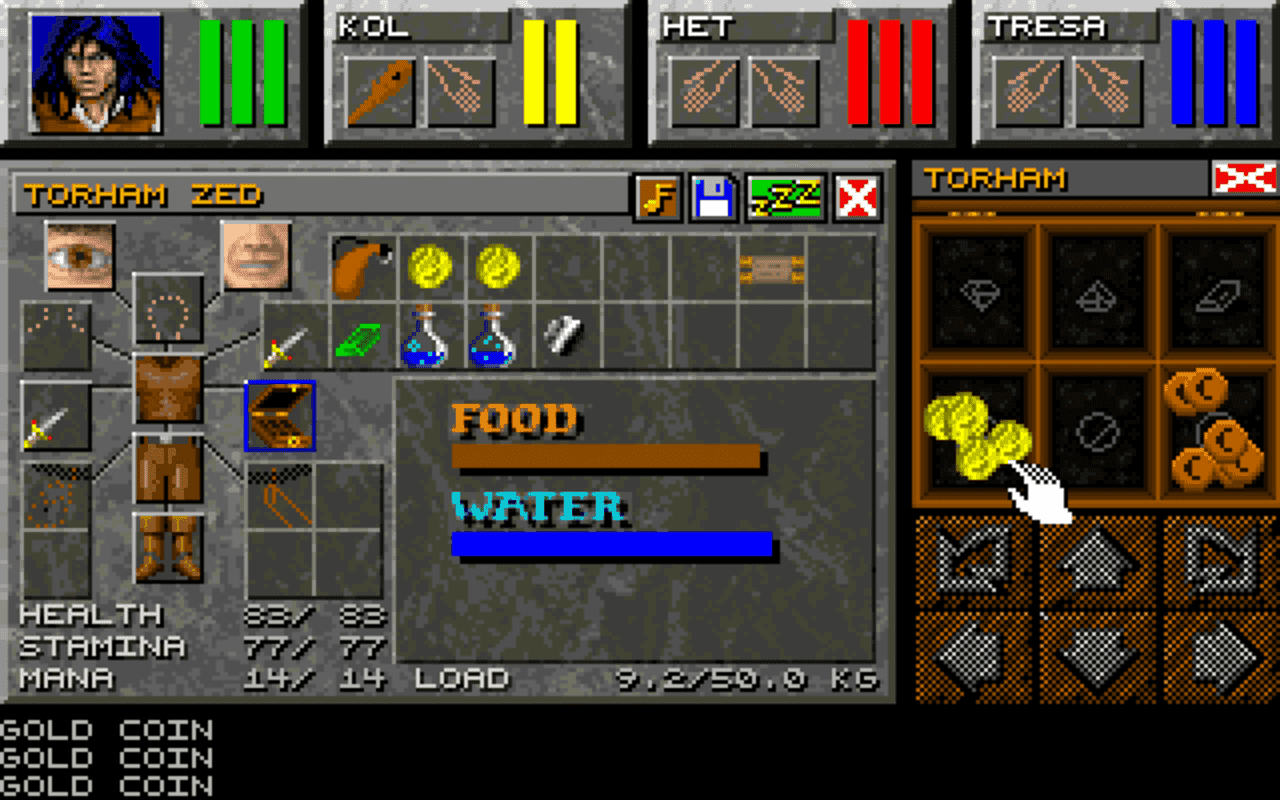Open the wooden chest in the hand slot

point(278,413)
